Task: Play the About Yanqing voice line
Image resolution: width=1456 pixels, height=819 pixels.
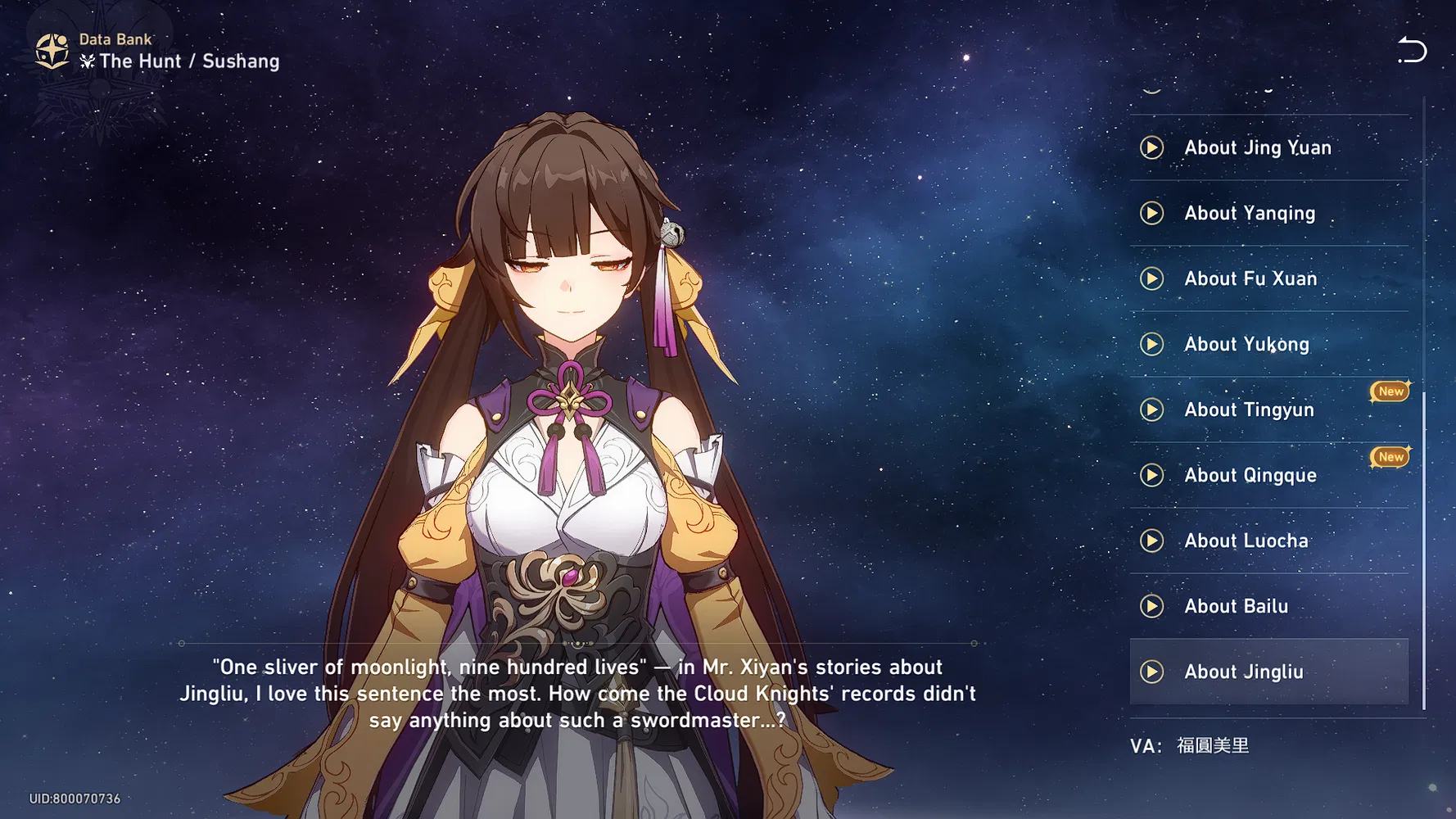Action: [x=1152, y=213]
